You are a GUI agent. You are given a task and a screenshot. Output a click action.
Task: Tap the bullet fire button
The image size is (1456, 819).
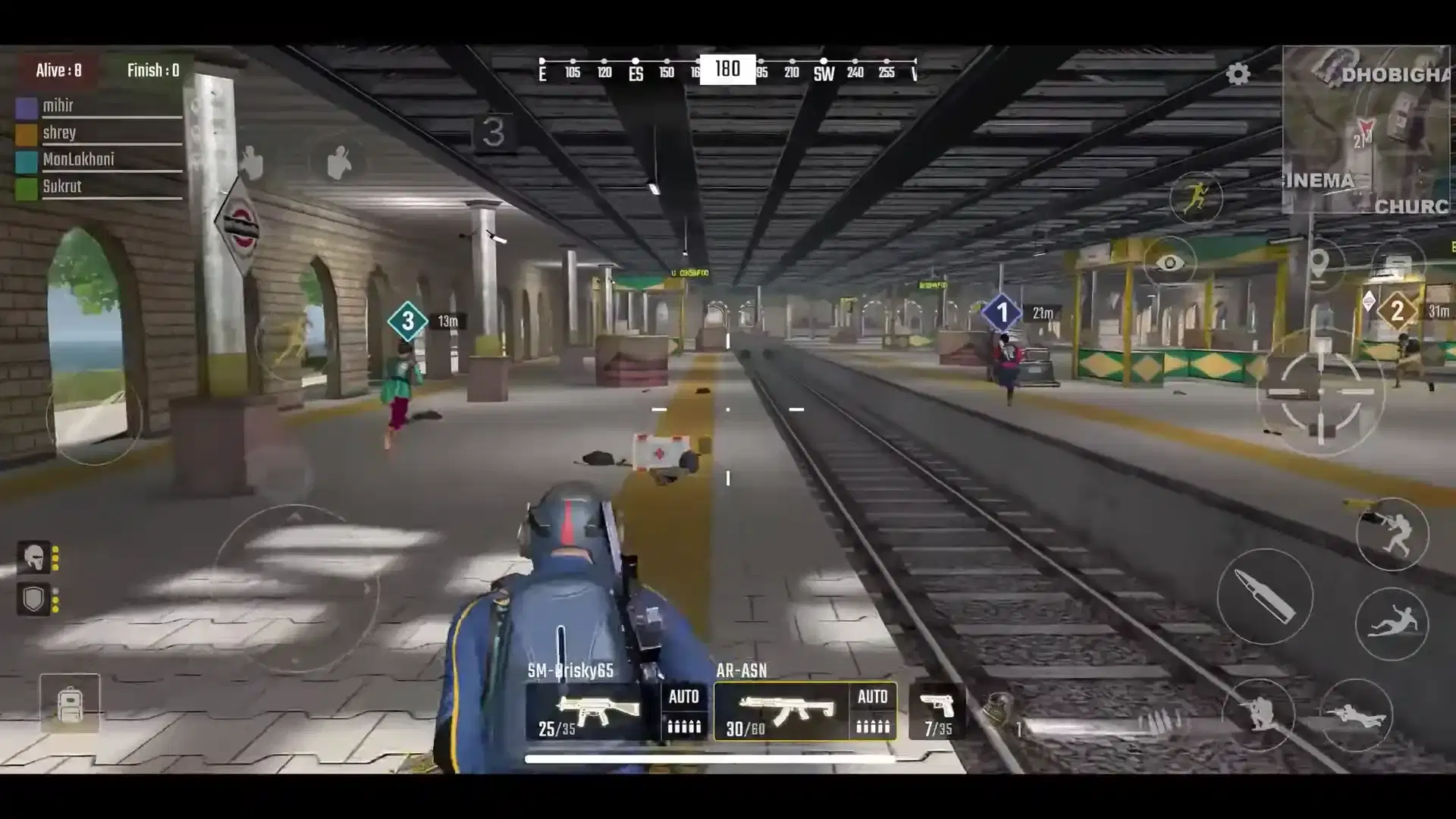point(1265,597)
